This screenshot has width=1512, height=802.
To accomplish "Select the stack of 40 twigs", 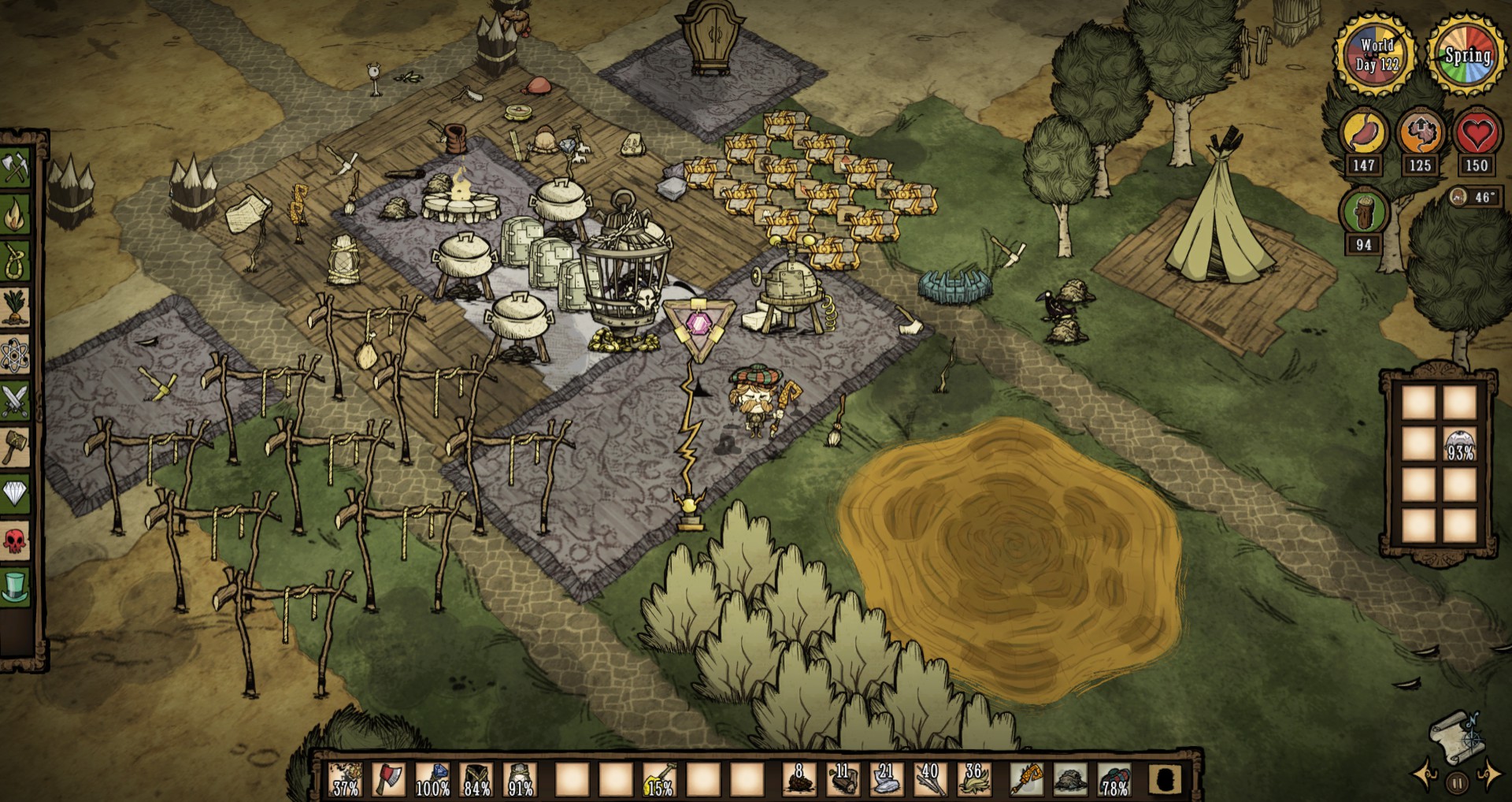I will pos(929,779).
